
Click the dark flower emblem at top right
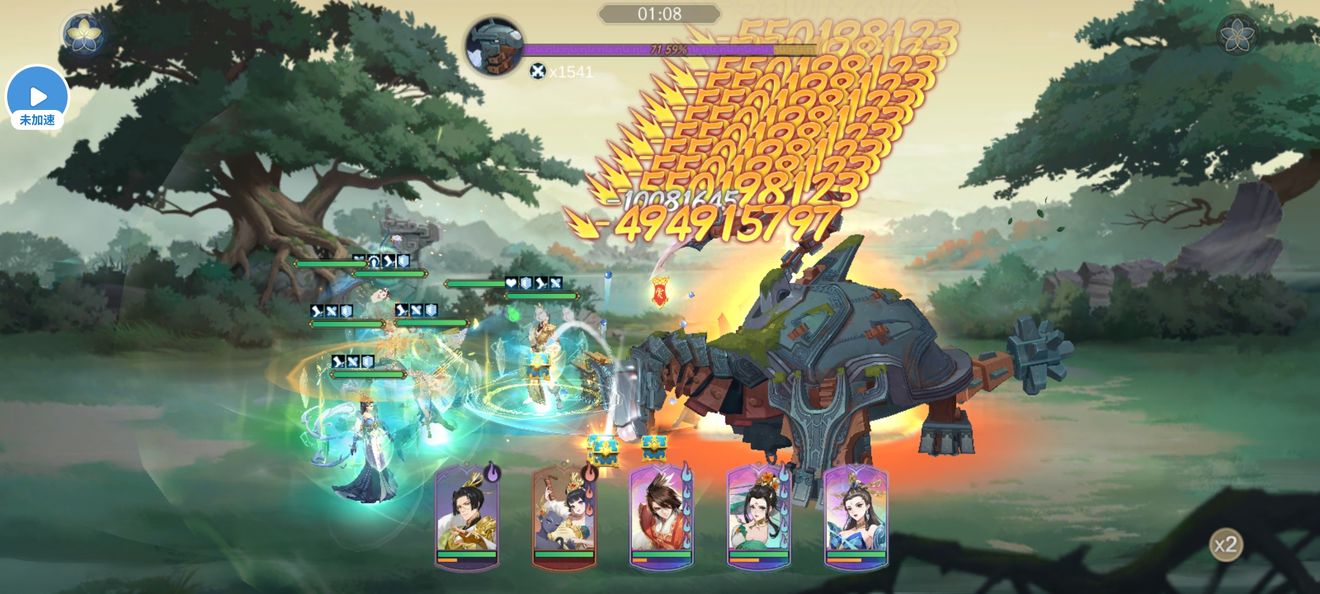(x=1236, y=34)
